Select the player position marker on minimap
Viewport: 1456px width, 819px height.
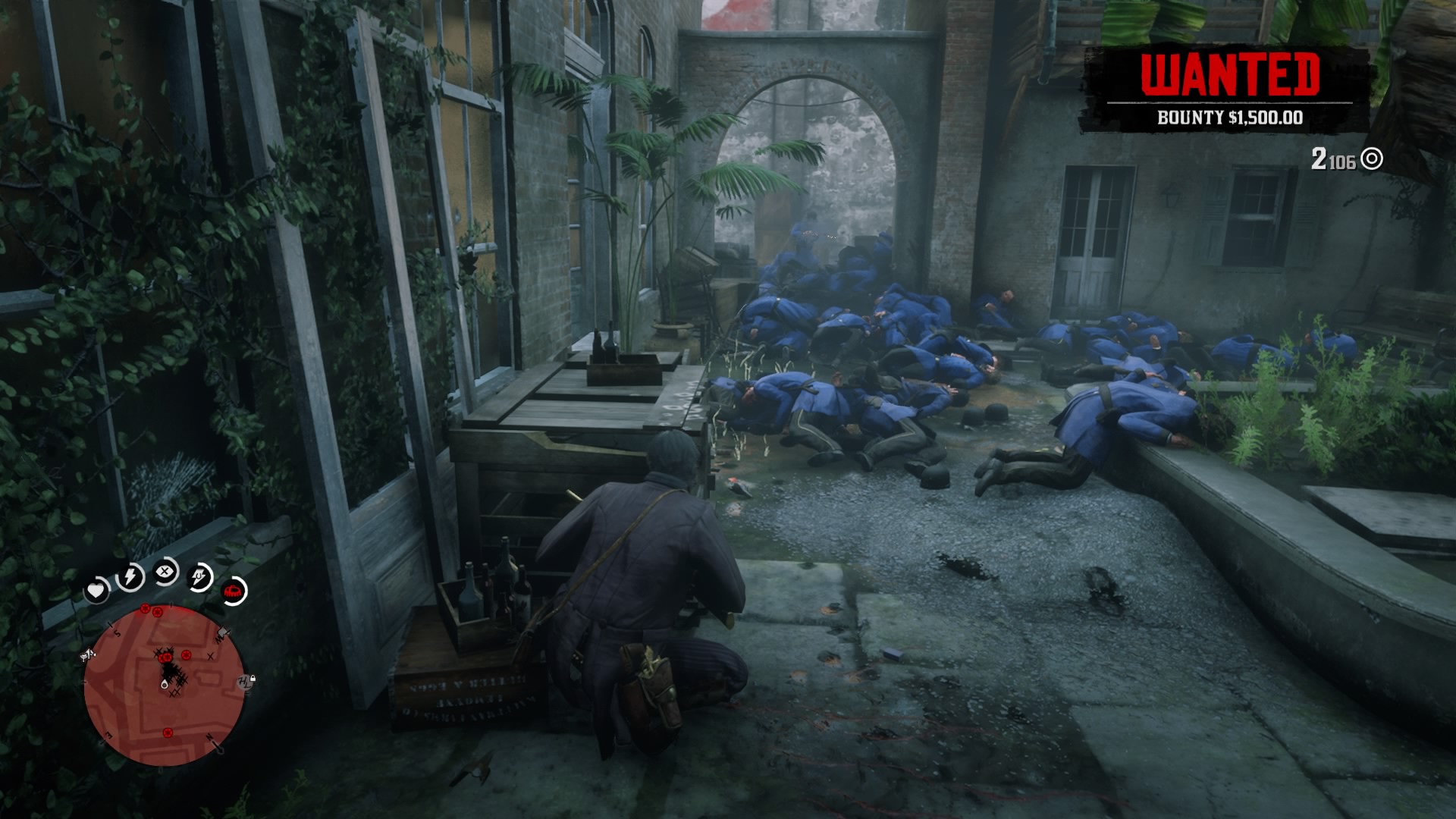165,684
